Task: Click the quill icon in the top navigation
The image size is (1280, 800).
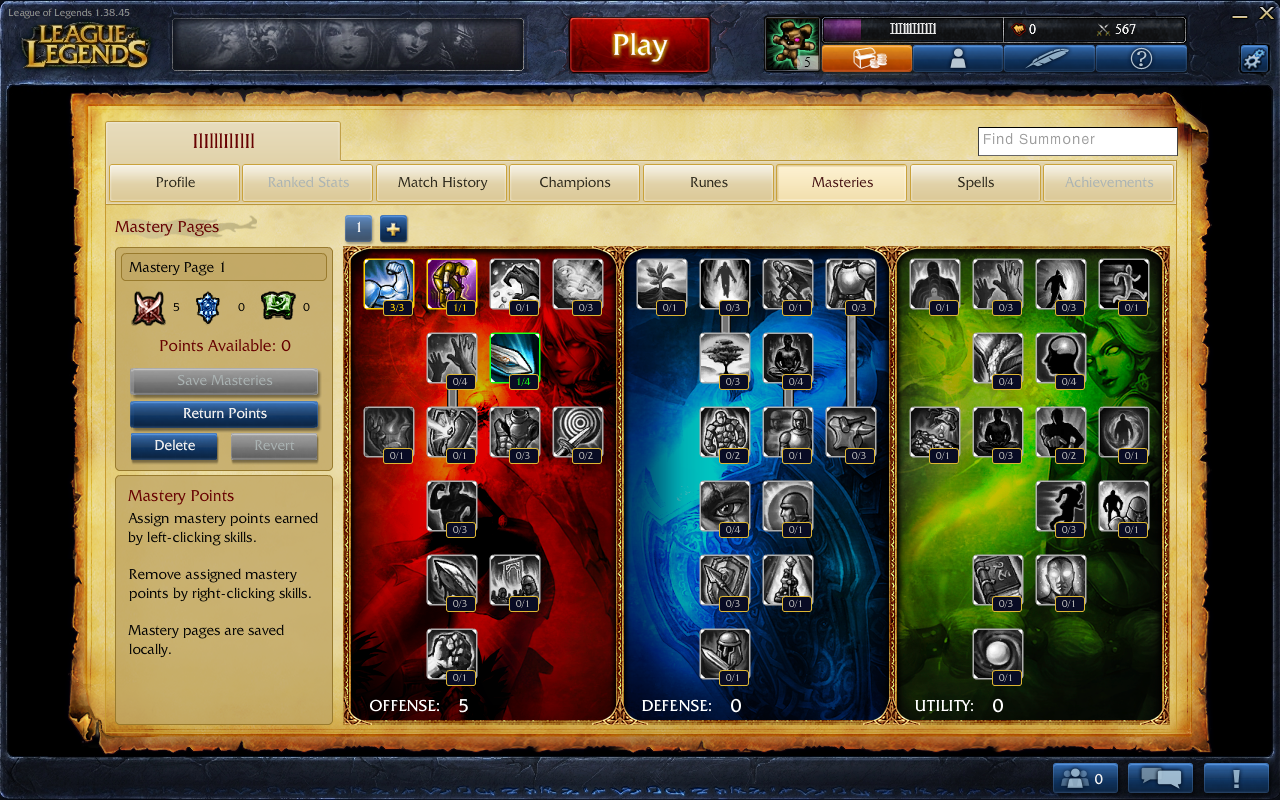Action: (x=1049, y=58)
